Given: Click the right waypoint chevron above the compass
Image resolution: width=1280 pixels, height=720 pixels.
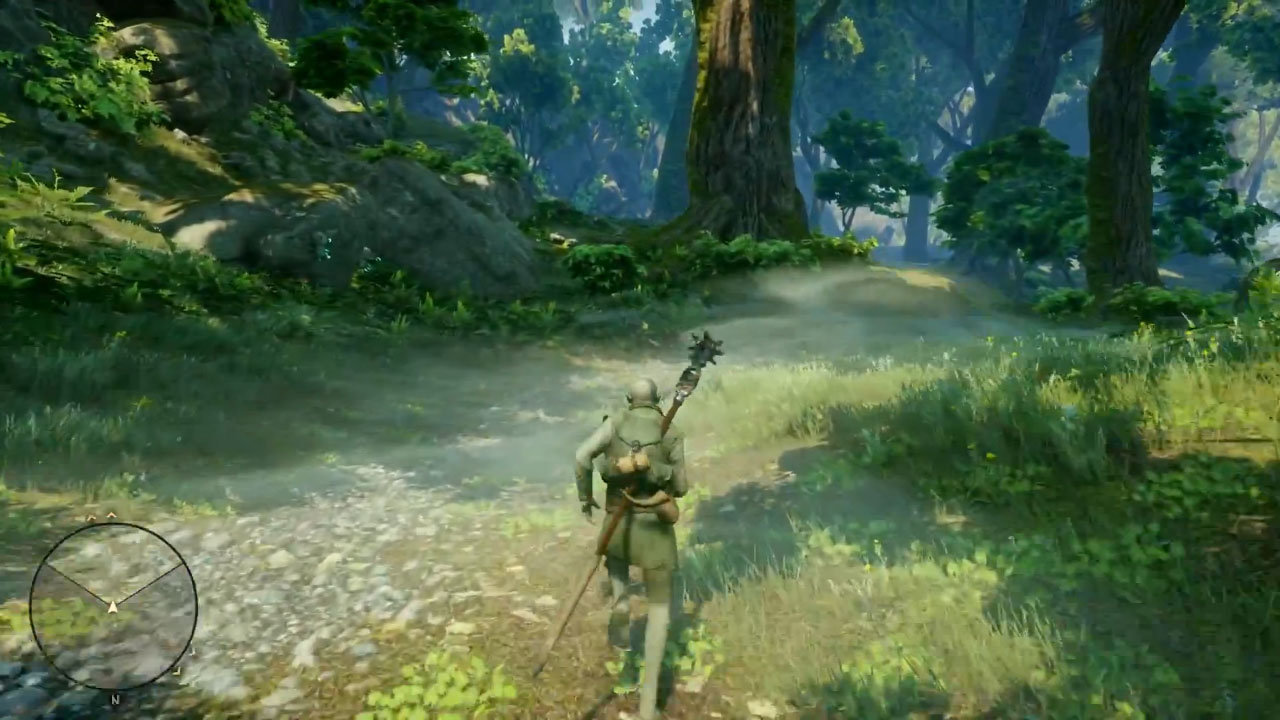Looking at the screenshot, I should [x=111, y=513].
